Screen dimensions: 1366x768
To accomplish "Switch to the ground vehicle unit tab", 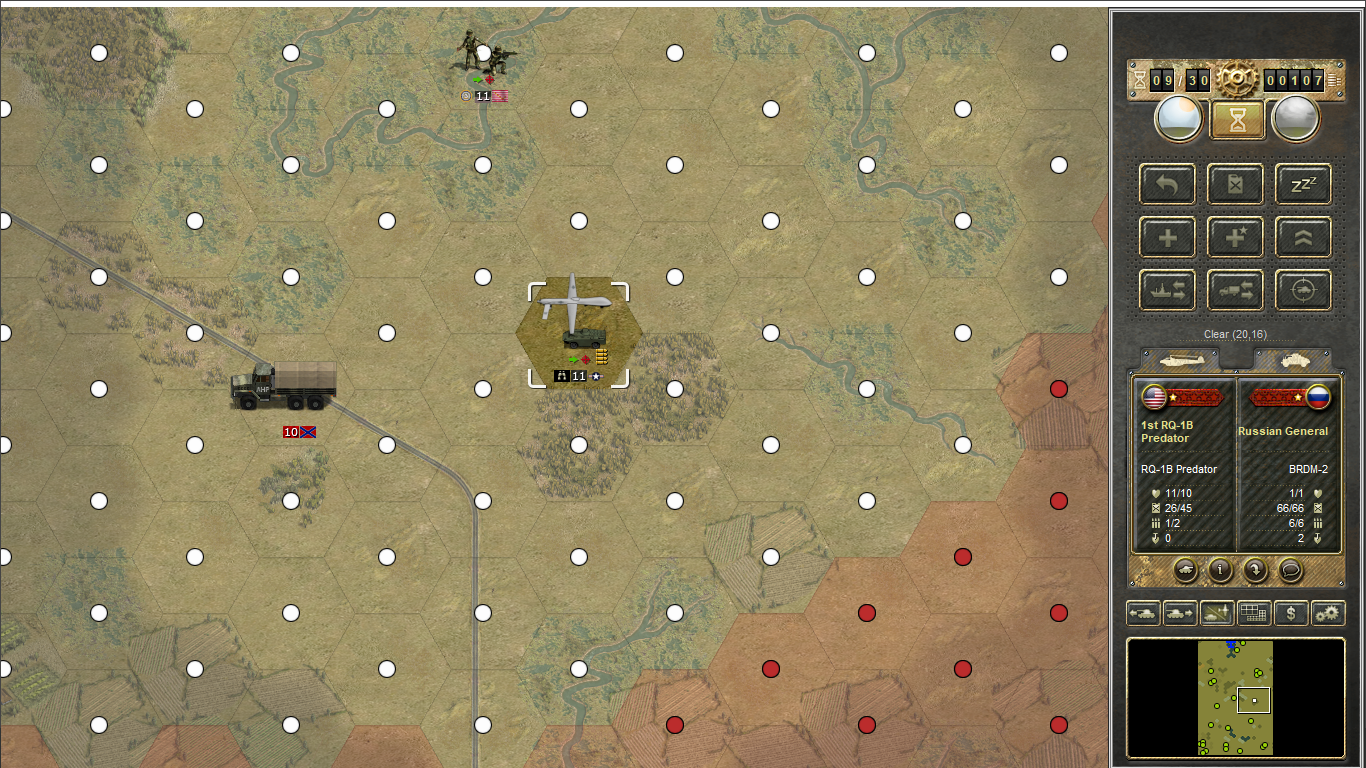I will click(1293, 360).
